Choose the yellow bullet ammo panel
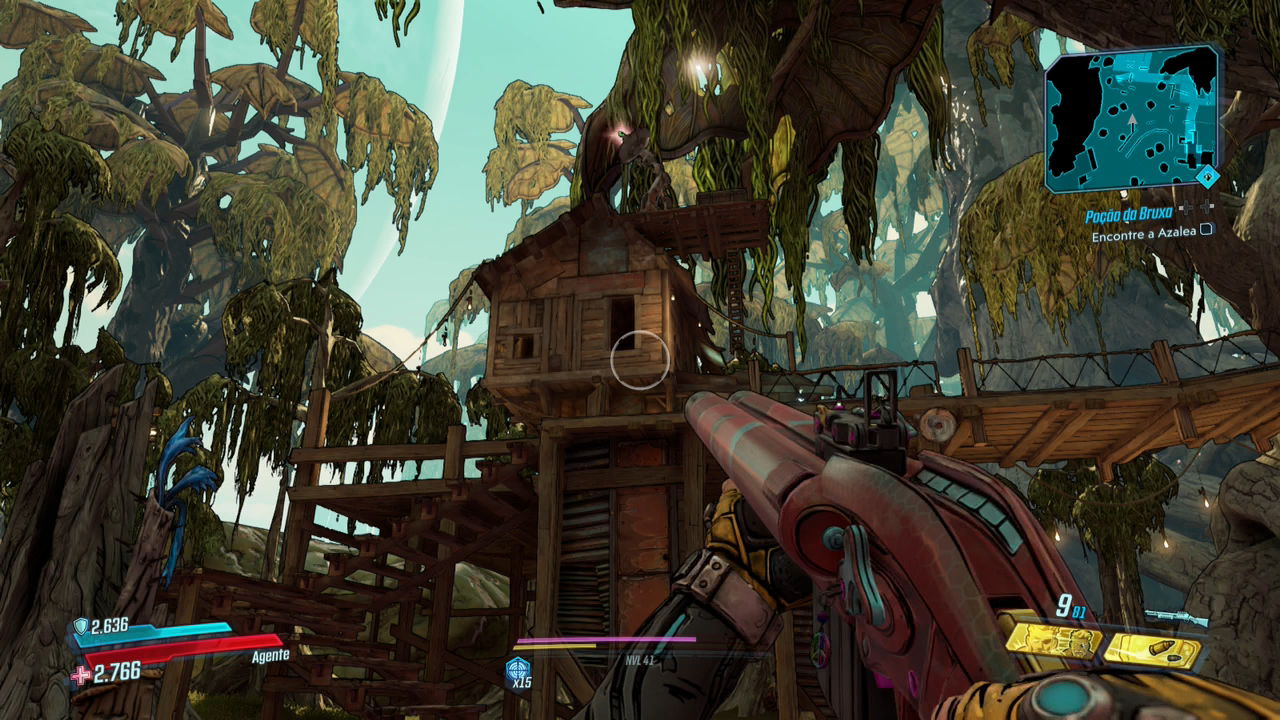Screen dimensions: 1280x720 click(1153, 650)
